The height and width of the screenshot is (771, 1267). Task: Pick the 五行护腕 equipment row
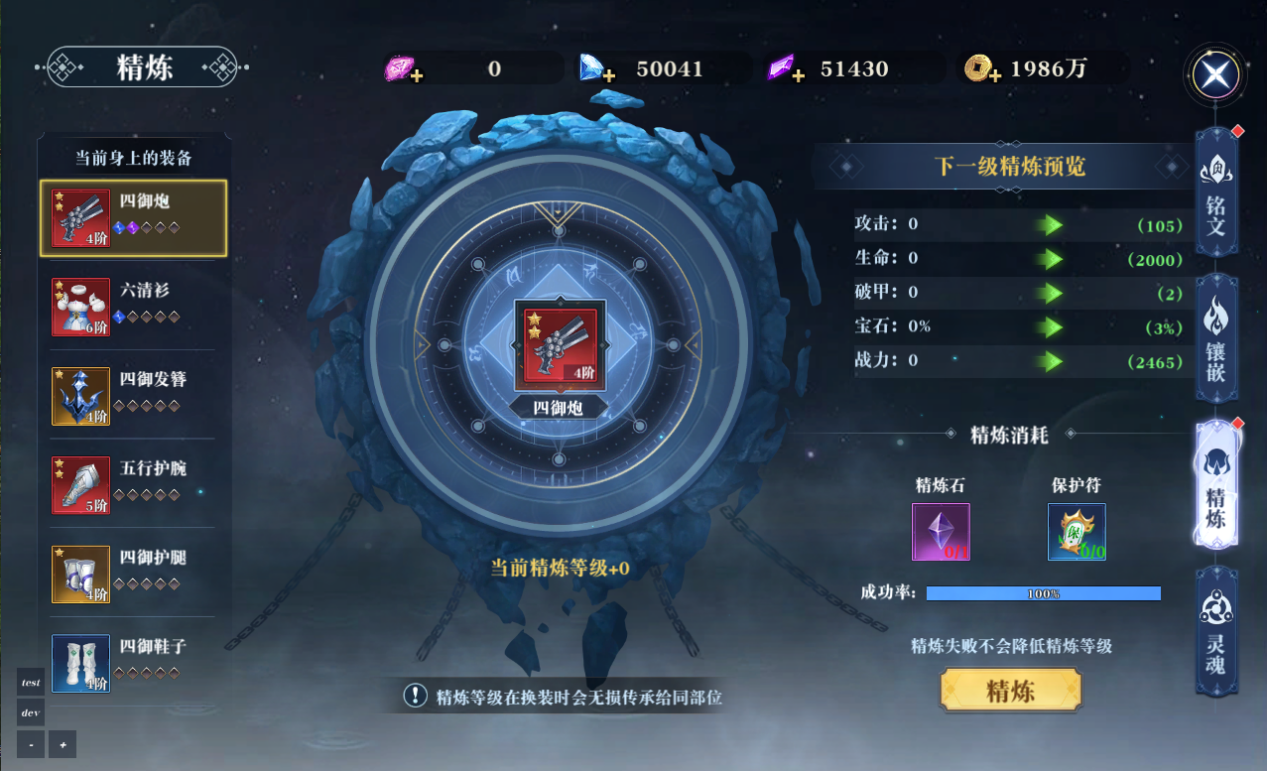[x=133, y=484]
